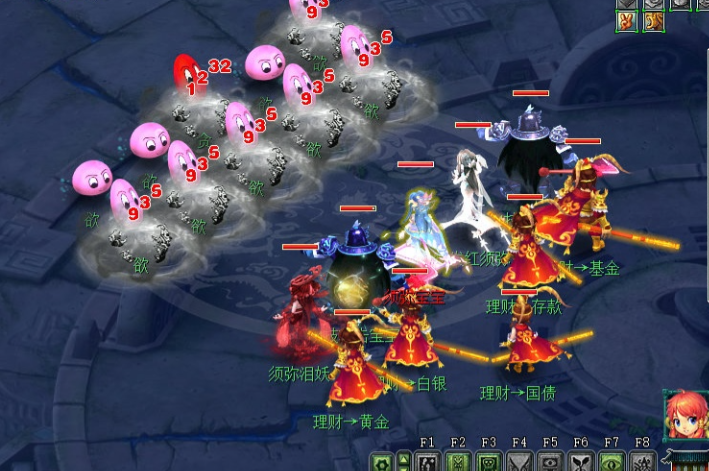Use the F2 green skill icon

(x=459, y=462)
